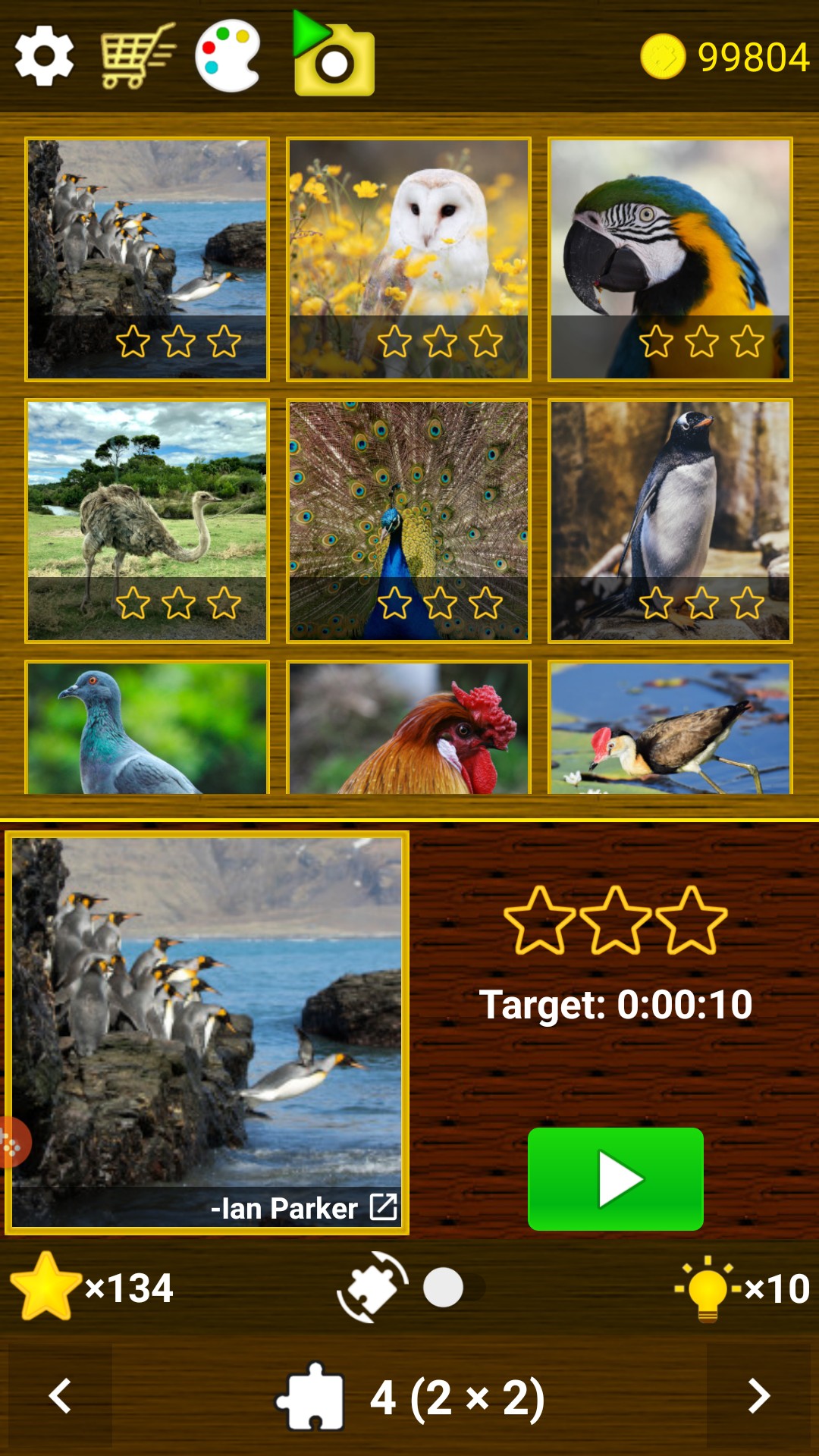Tap the gold coin balance icon
The height and width of the screenshot is (1456, 819).
[662, 57]
